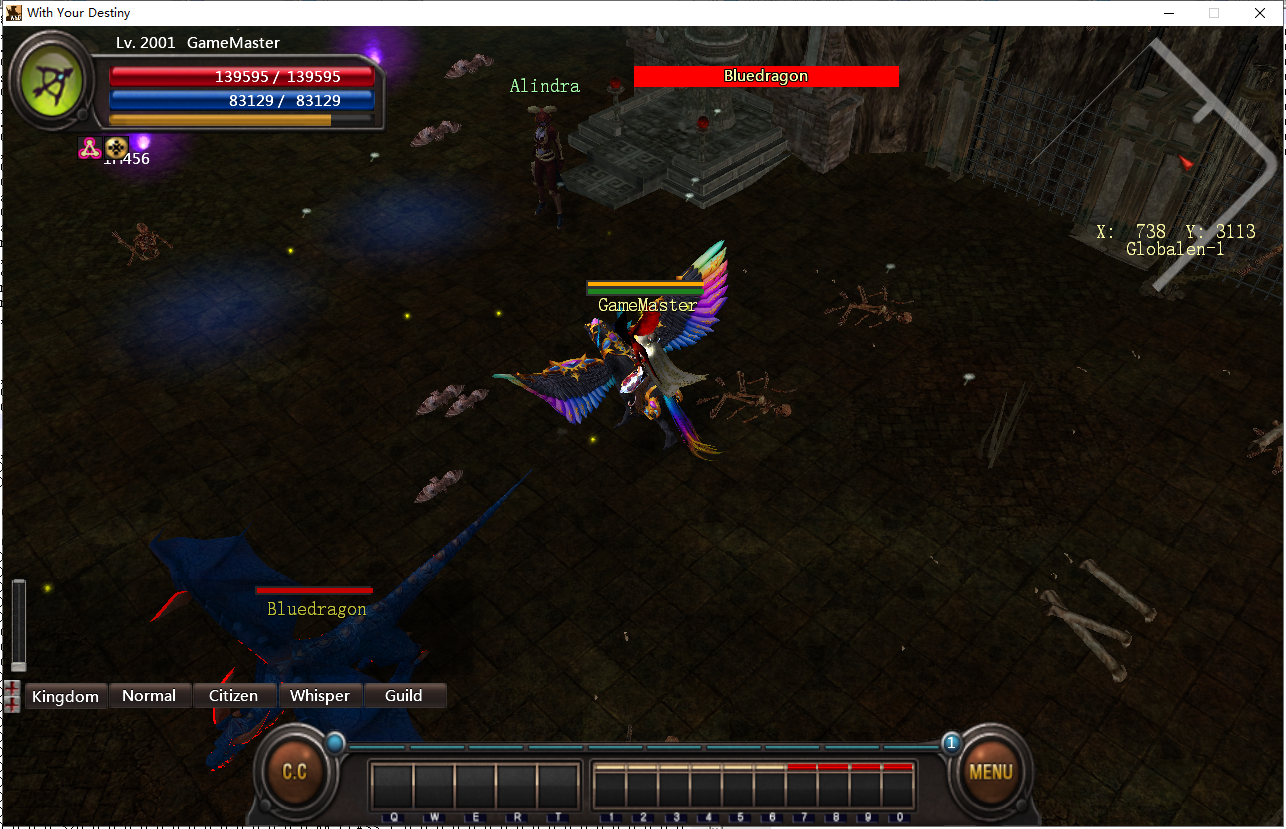The height and width of the screenshot is (829, 1286).
Task: Click the hotbar slot labeled T
Action: point(557,785)
